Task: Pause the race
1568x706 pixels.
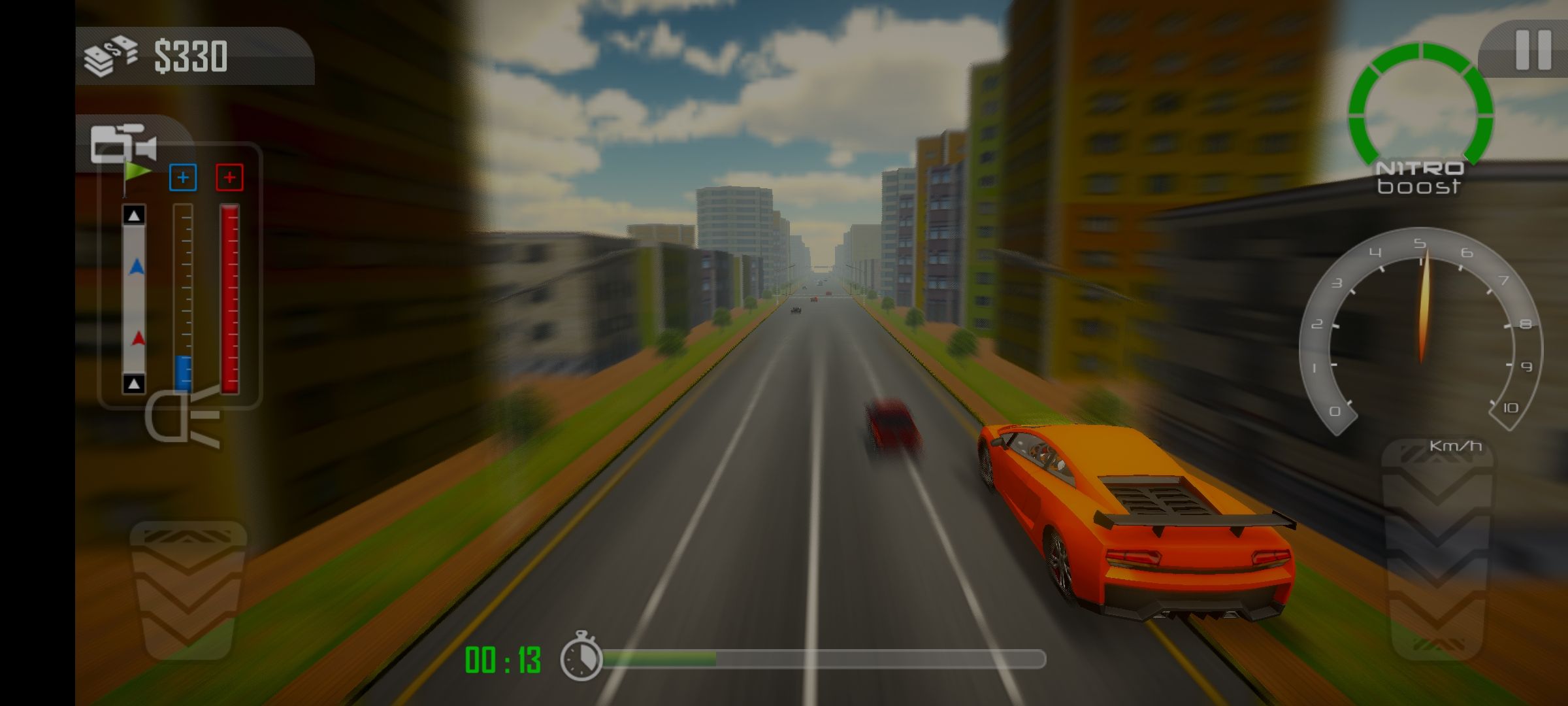Action: point(1533,50)
